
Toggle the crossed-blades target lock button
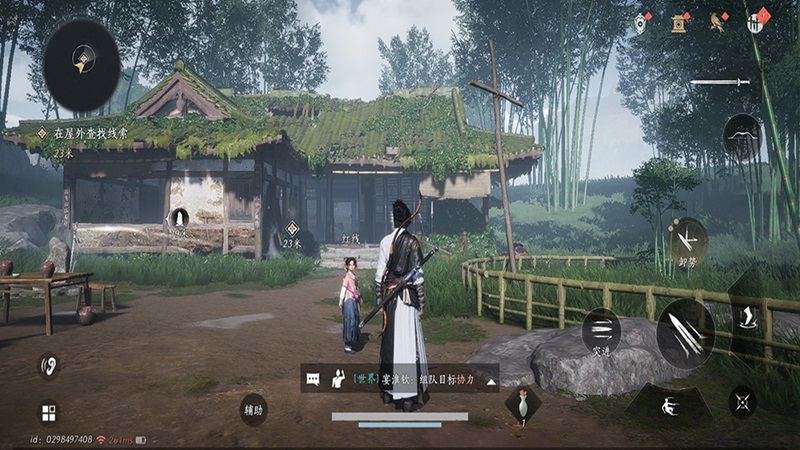coord(743,402)
